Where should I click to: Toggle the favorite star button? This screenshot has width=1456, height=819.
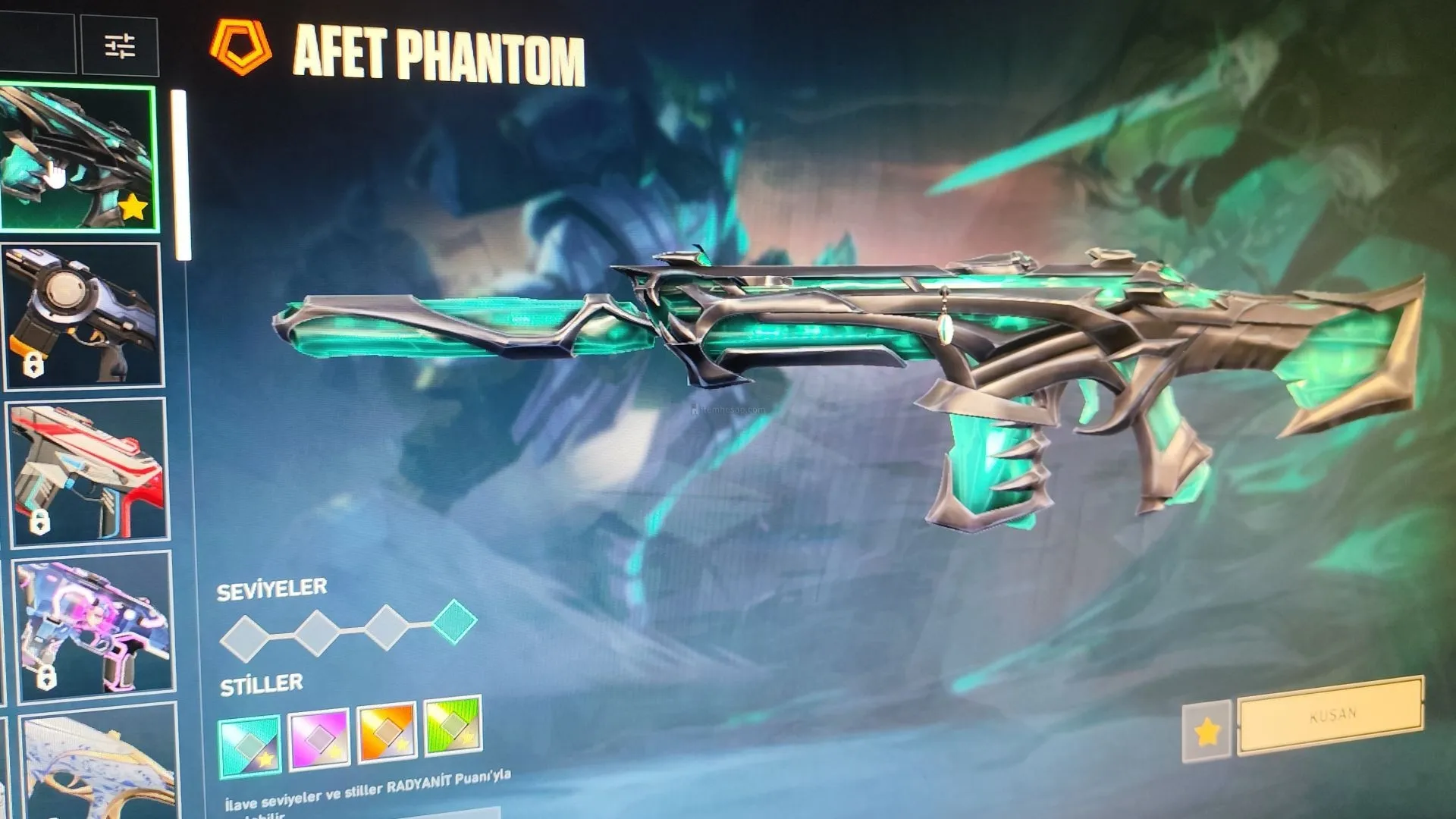click(x=1206, y=731)
